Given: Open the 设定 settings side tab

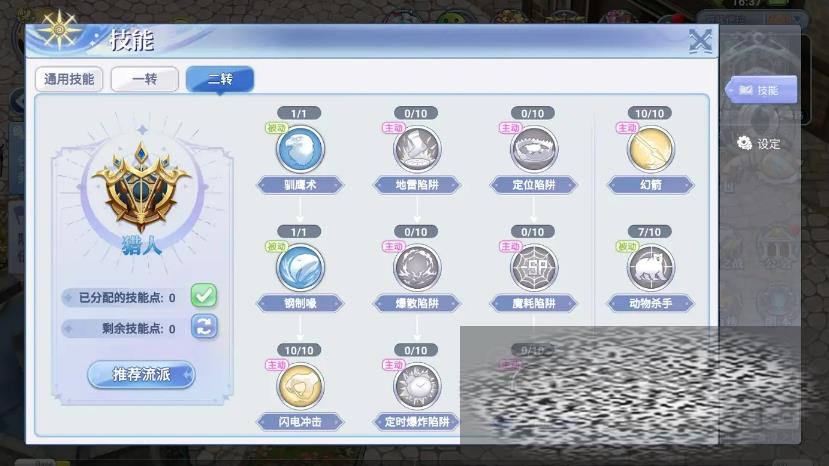Looking at the screenshot, I should click(759, 144).
